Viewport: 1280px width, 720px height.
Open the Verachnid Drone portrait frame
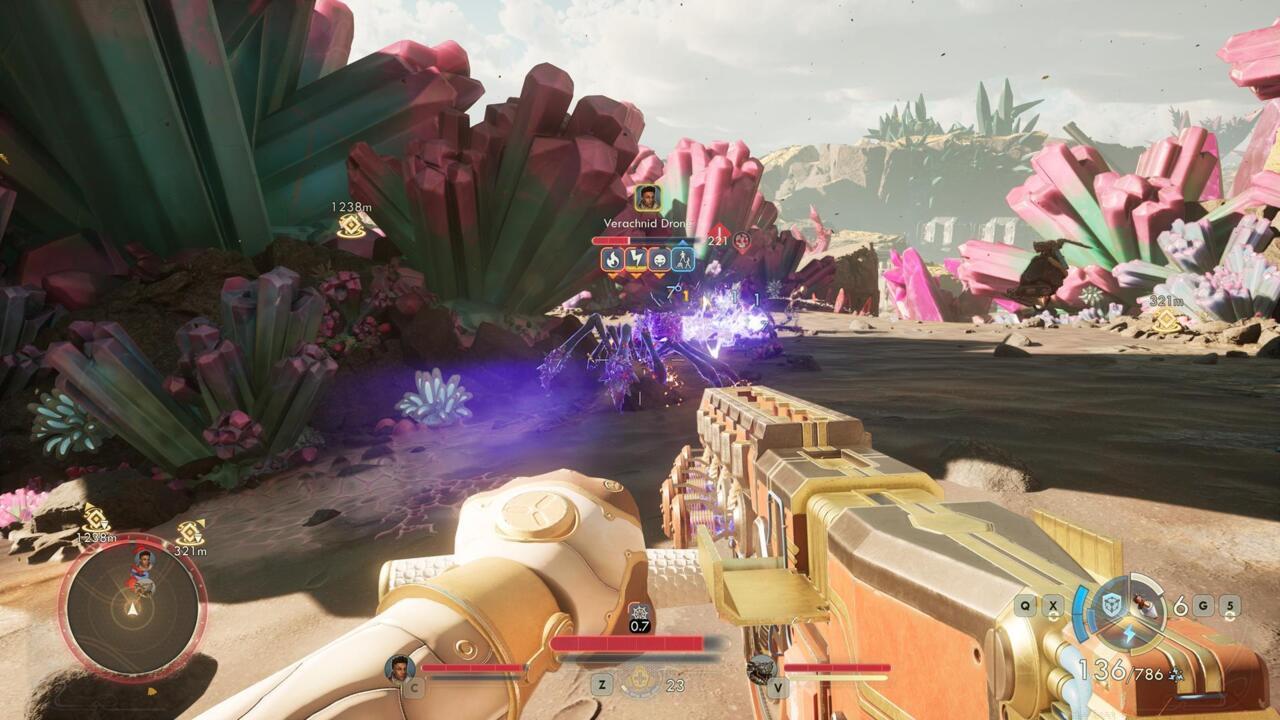(x=647, y=199)
